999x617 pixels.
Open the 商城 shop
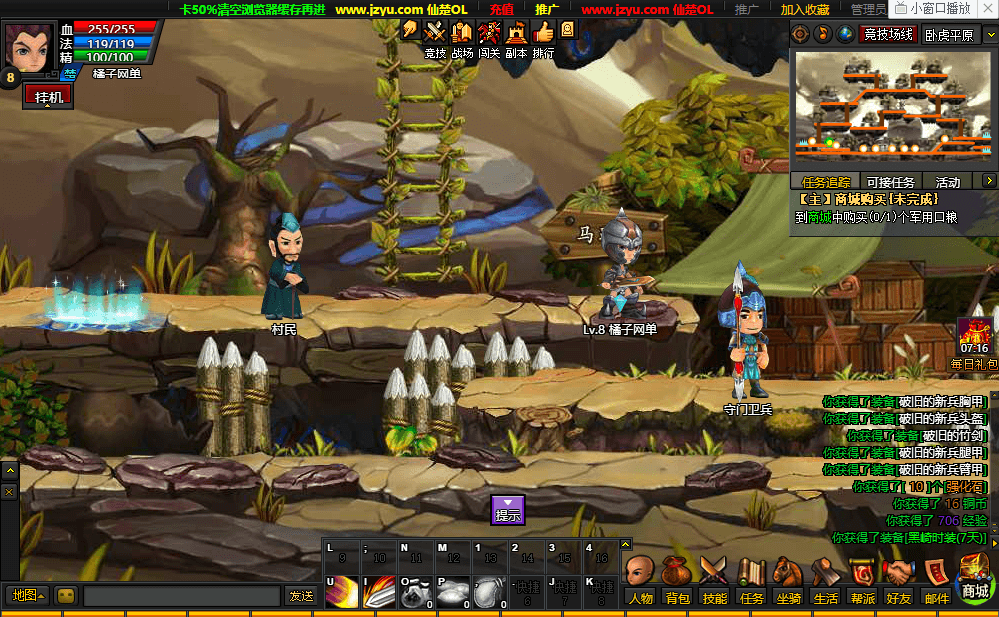click(x=975, y=578)
